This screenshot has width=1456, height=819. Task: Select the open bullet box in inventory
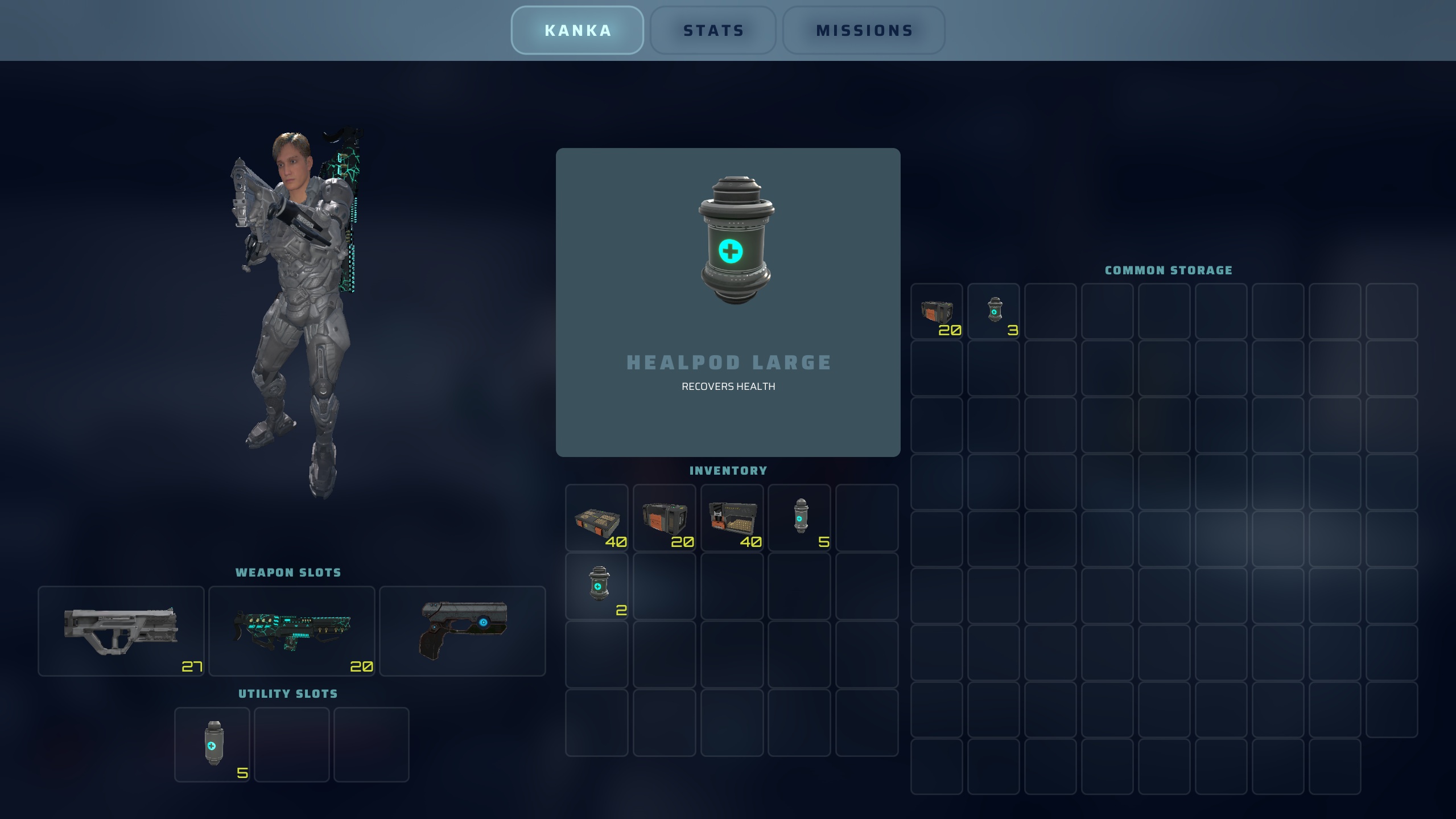coord(732,518)
